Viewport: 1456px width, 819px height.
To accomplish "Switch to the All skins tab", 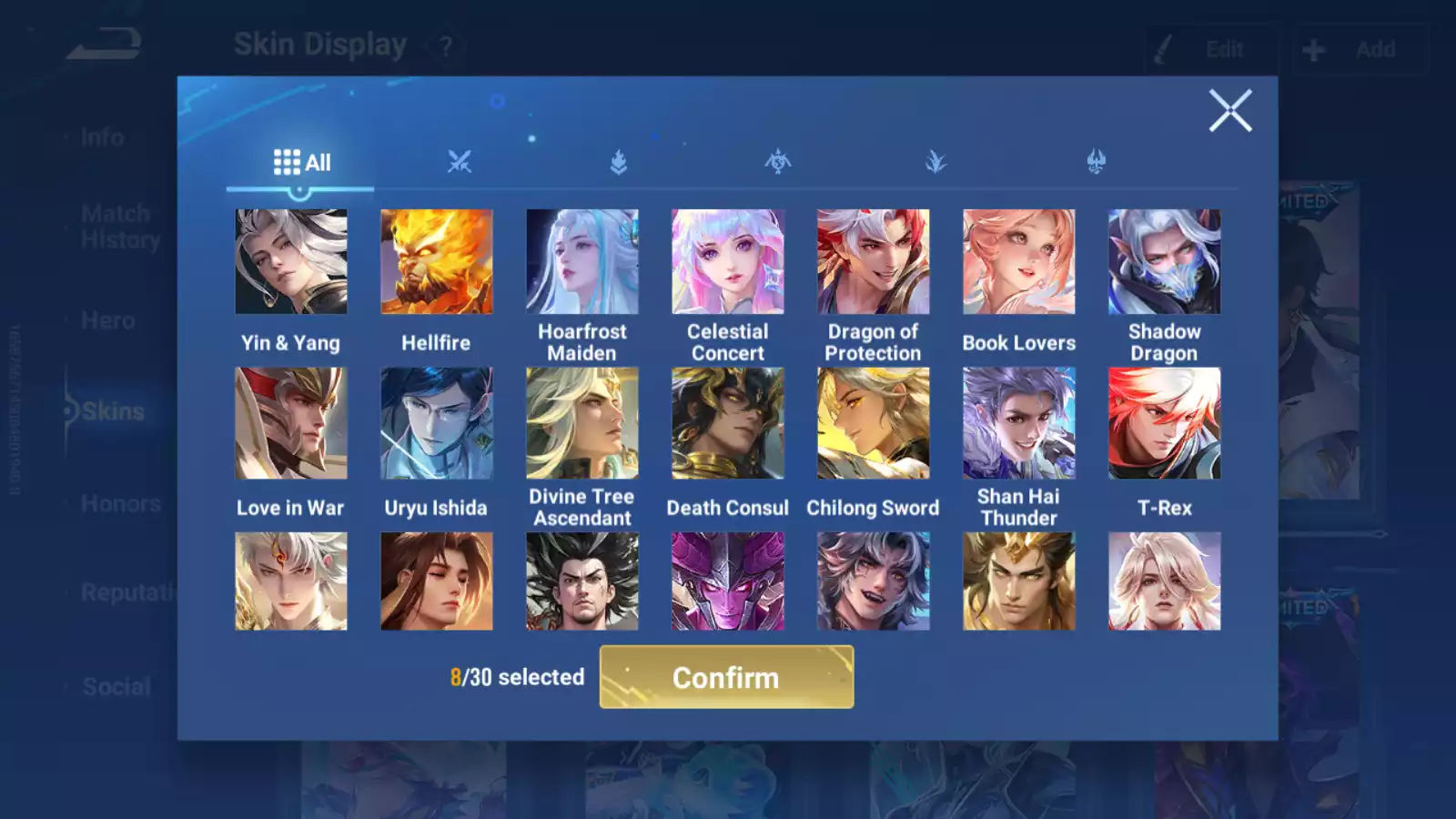I will [301, 163].
